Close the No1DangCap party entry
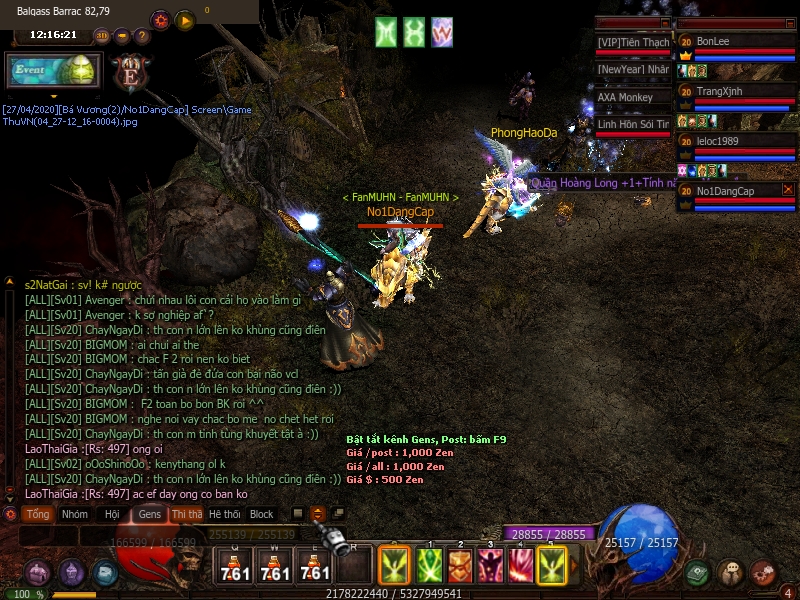Screen dimensions: 800x600 (788, 189)
